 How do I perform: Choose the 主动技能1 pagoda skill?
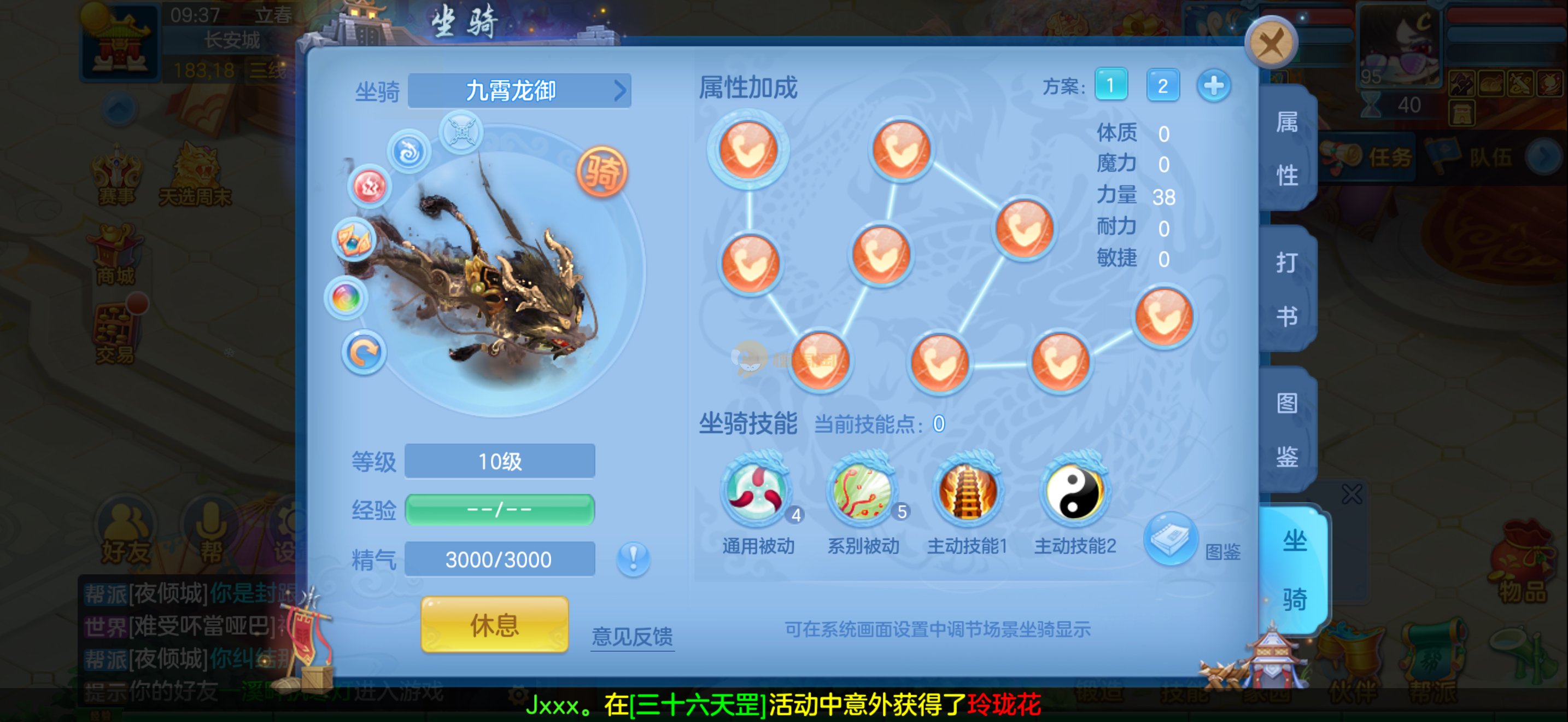pyautogui.click(x=967, y=491)
